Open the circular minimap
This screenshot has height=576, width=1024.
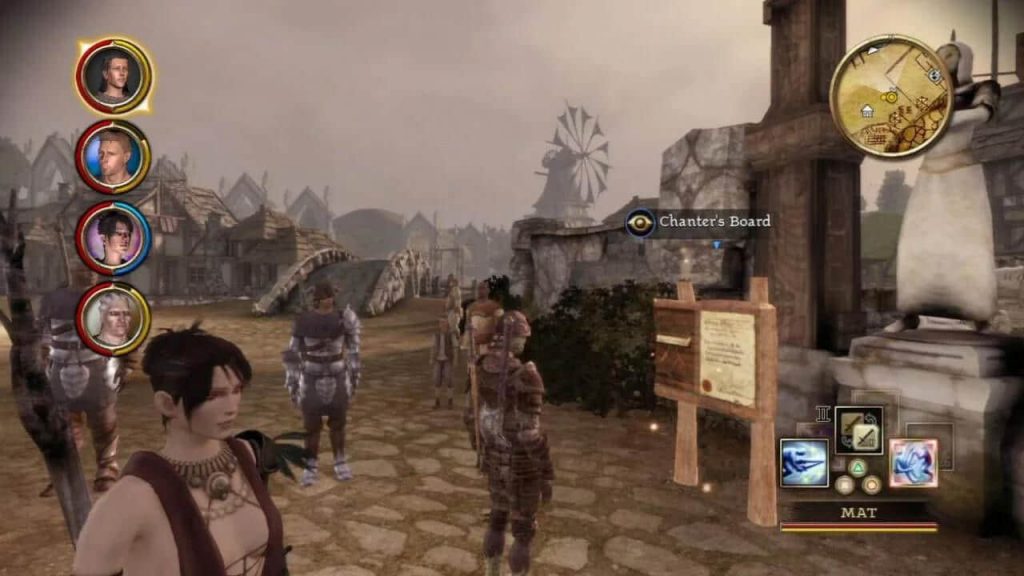click(x=889, y=96)
